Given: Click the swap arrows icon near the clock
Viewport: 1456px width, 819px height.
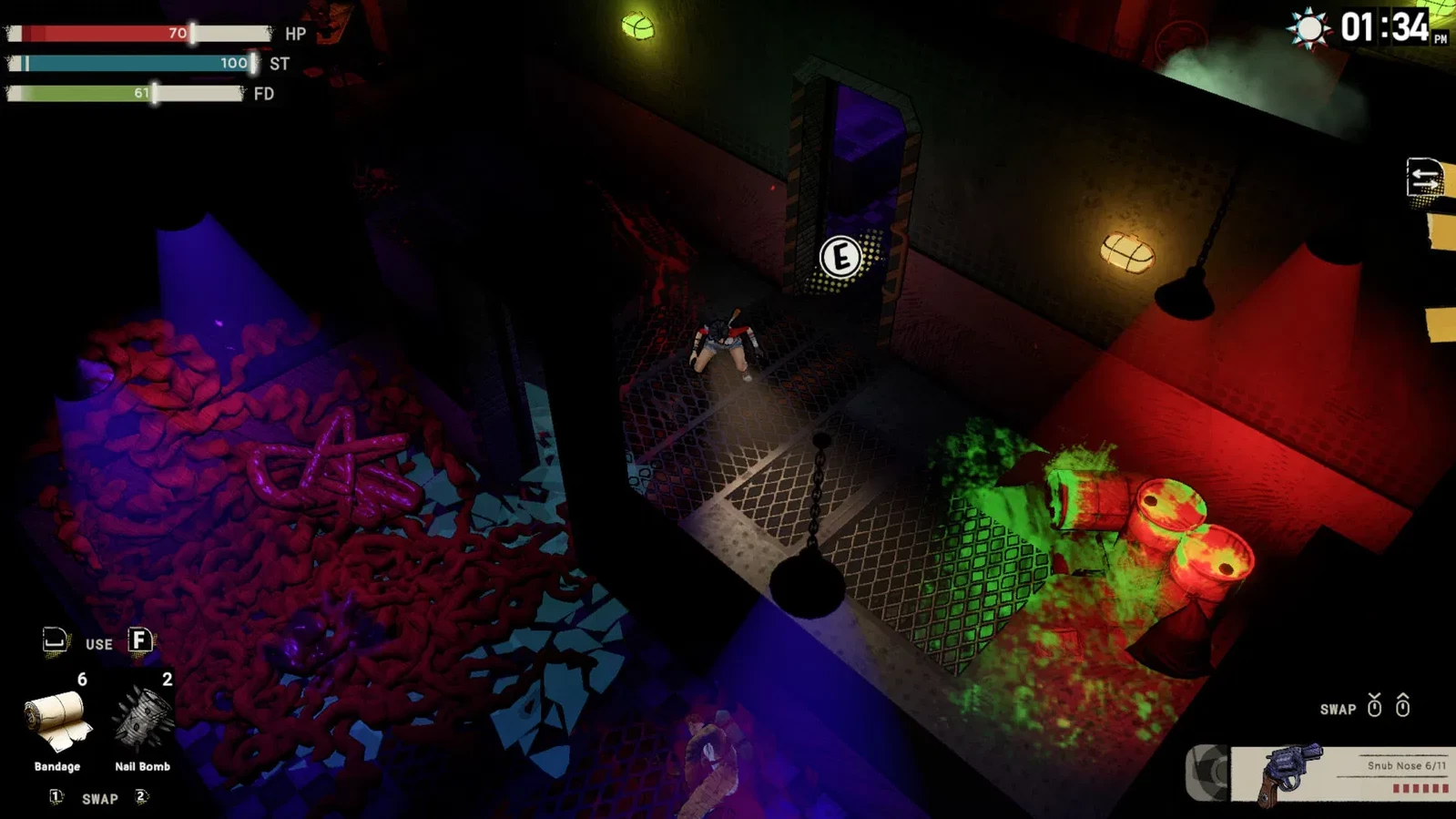Looking at the screenshot, I should coord(1425,178).
